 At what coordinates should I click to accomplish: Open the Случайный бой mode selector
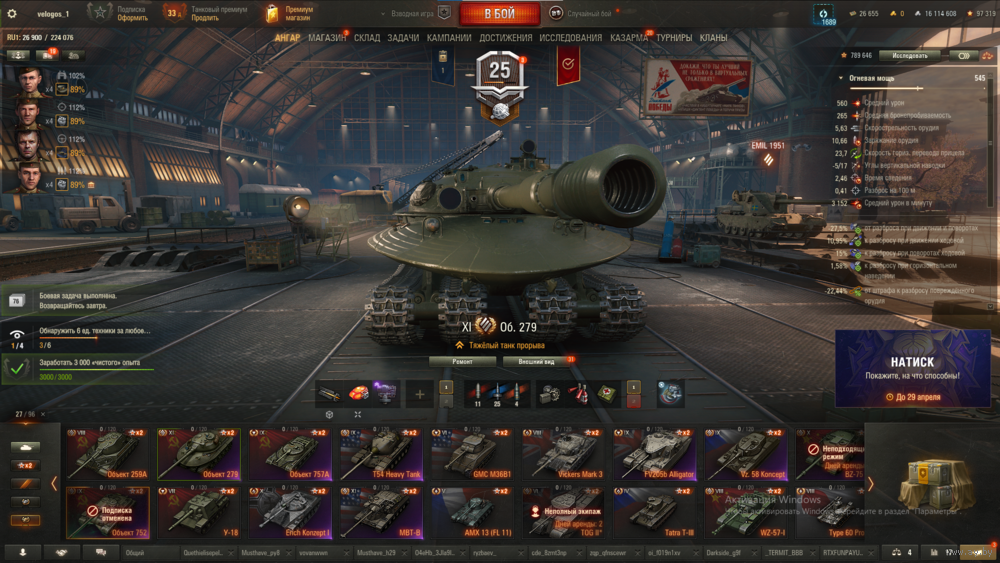pyautogui.click(x=588, y=14)
